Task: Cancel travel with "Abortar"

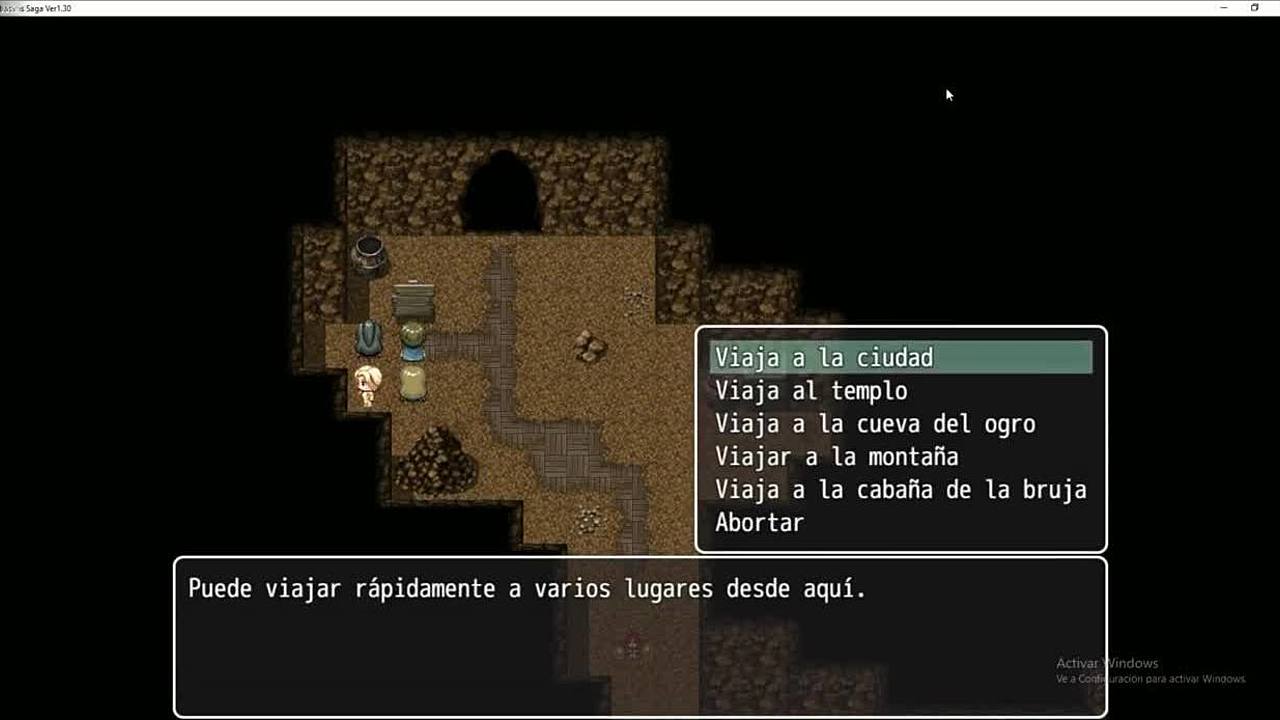Action: tap(759, 522)
